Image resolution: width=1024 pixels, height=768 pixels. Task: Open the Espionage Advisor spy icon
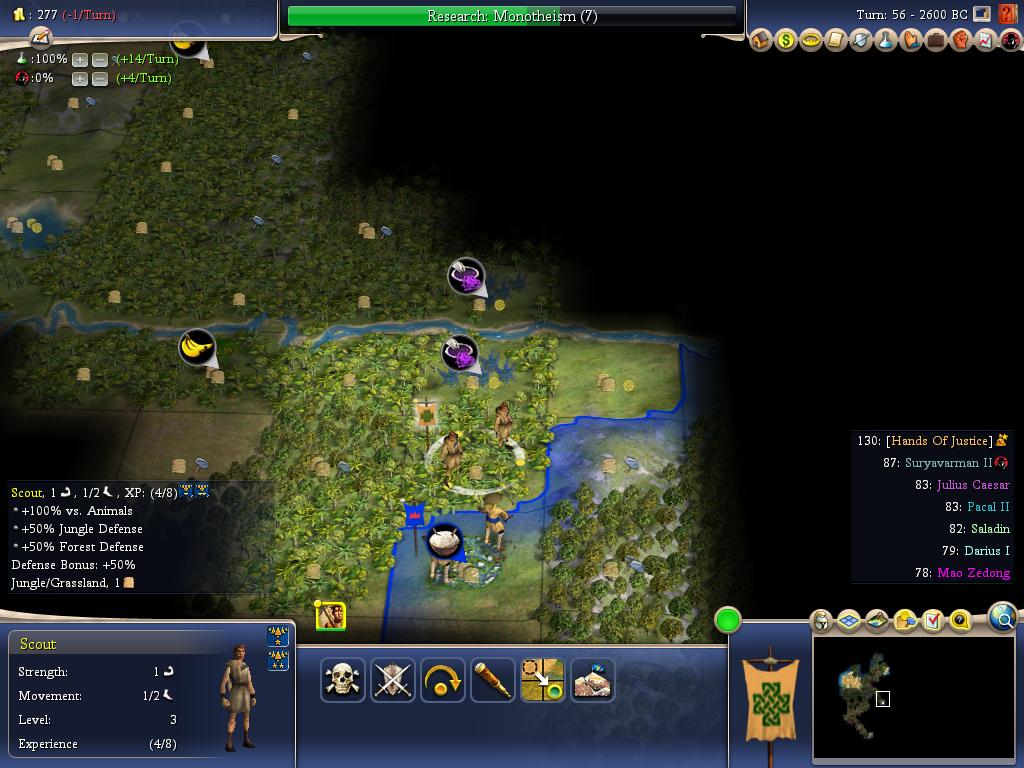coord(1011,40)
